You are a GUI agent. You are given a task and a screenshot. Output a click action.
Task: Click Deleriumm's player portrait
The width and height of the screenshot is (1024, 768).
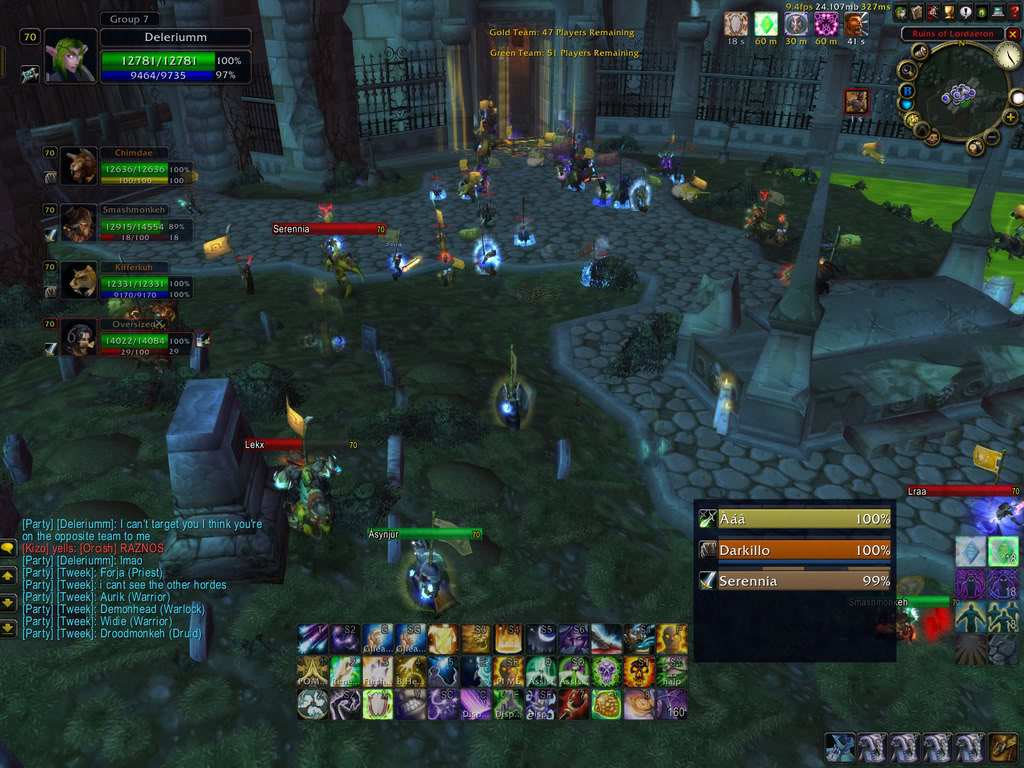(71, 56)
